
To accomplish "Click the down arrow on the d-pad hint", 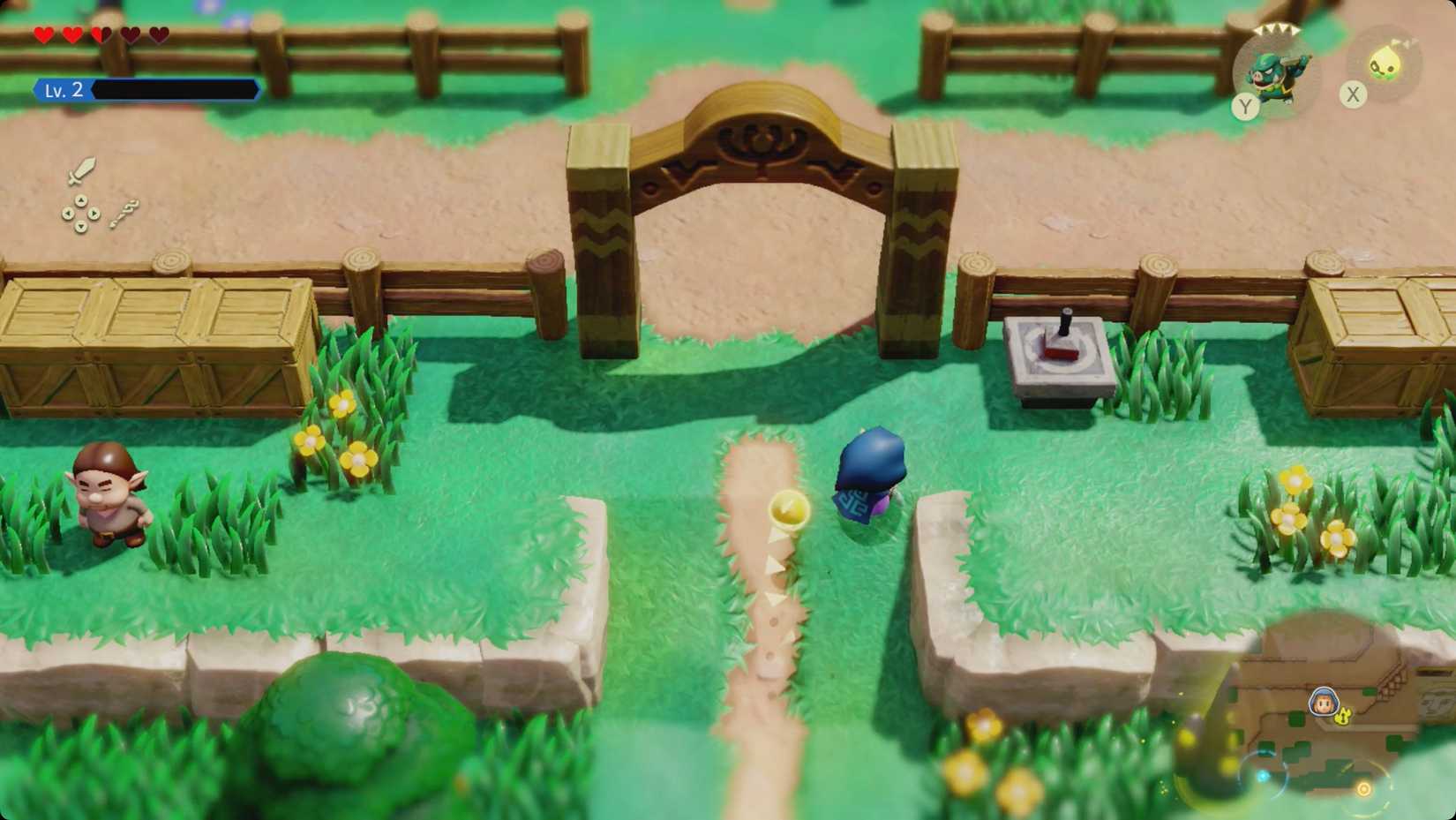I will (81, 228).
